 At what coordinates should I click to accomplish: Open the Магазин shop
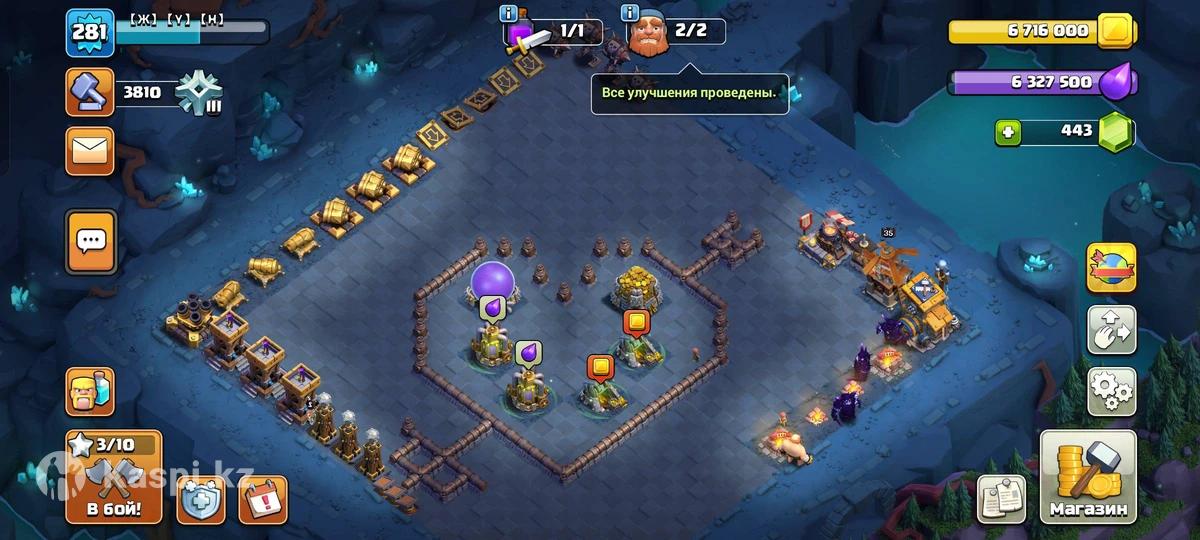[1088, 477]
